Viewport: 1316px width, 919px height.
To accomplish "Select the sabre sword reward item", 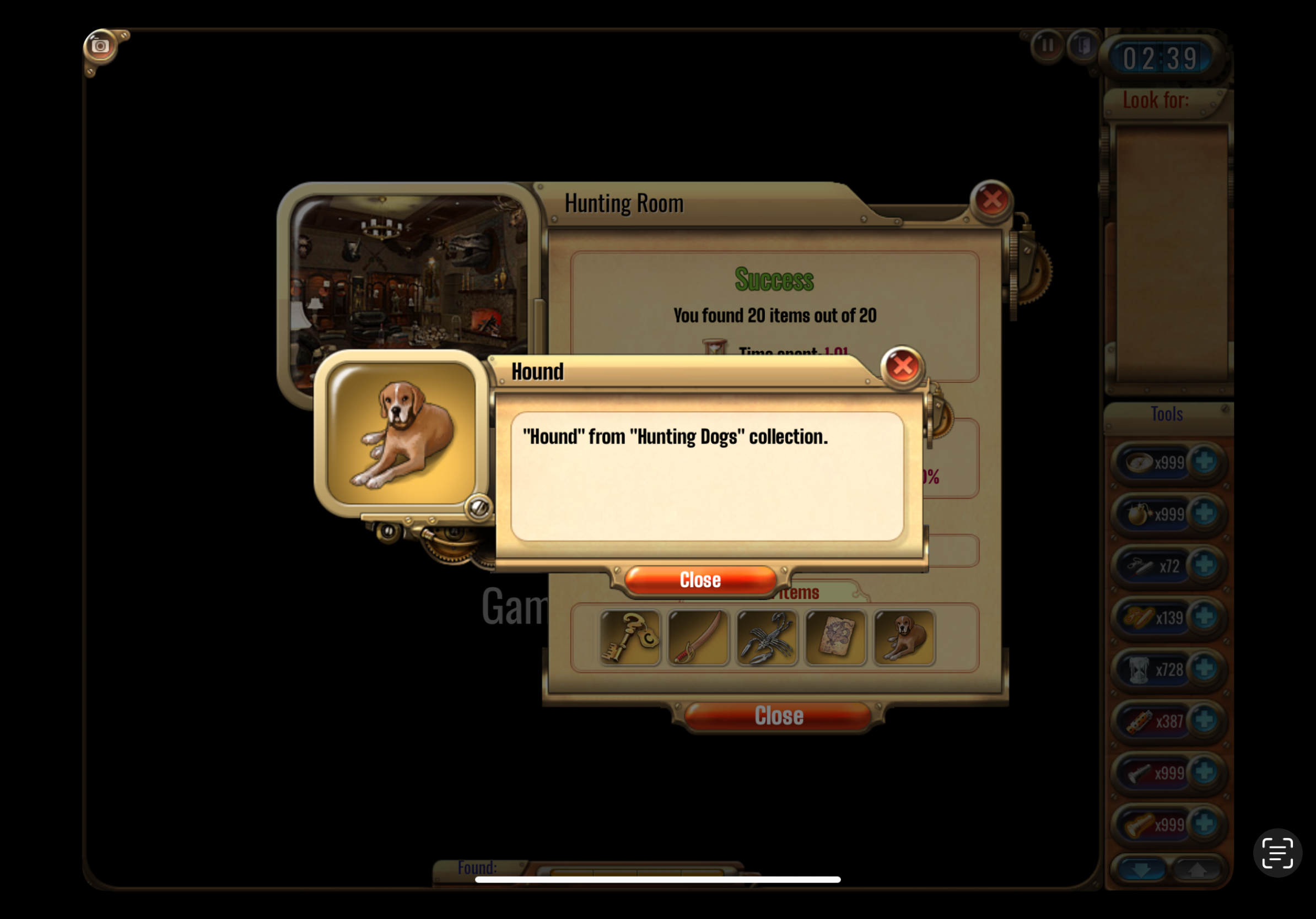I will coord(698,637).
